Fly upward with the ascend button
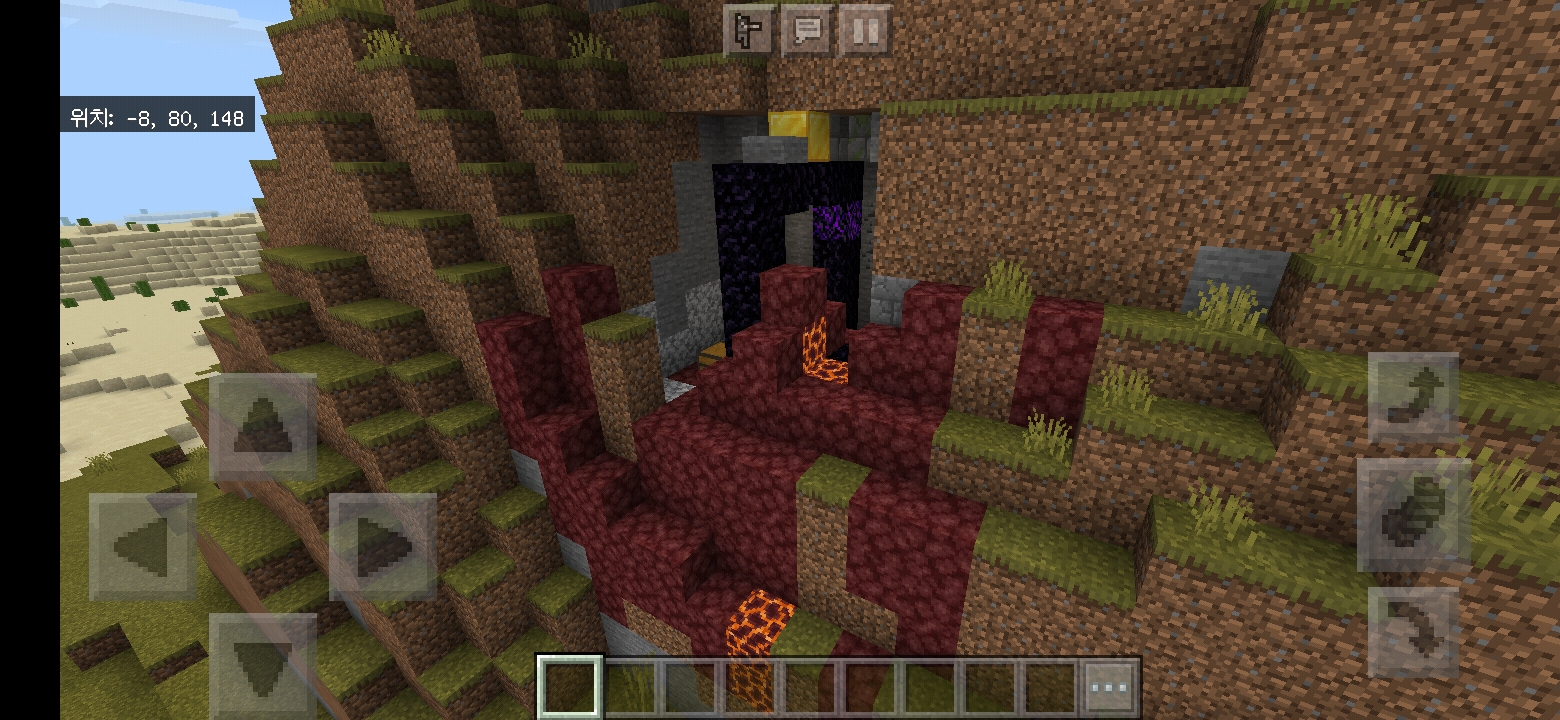 tap(1413, 398)
